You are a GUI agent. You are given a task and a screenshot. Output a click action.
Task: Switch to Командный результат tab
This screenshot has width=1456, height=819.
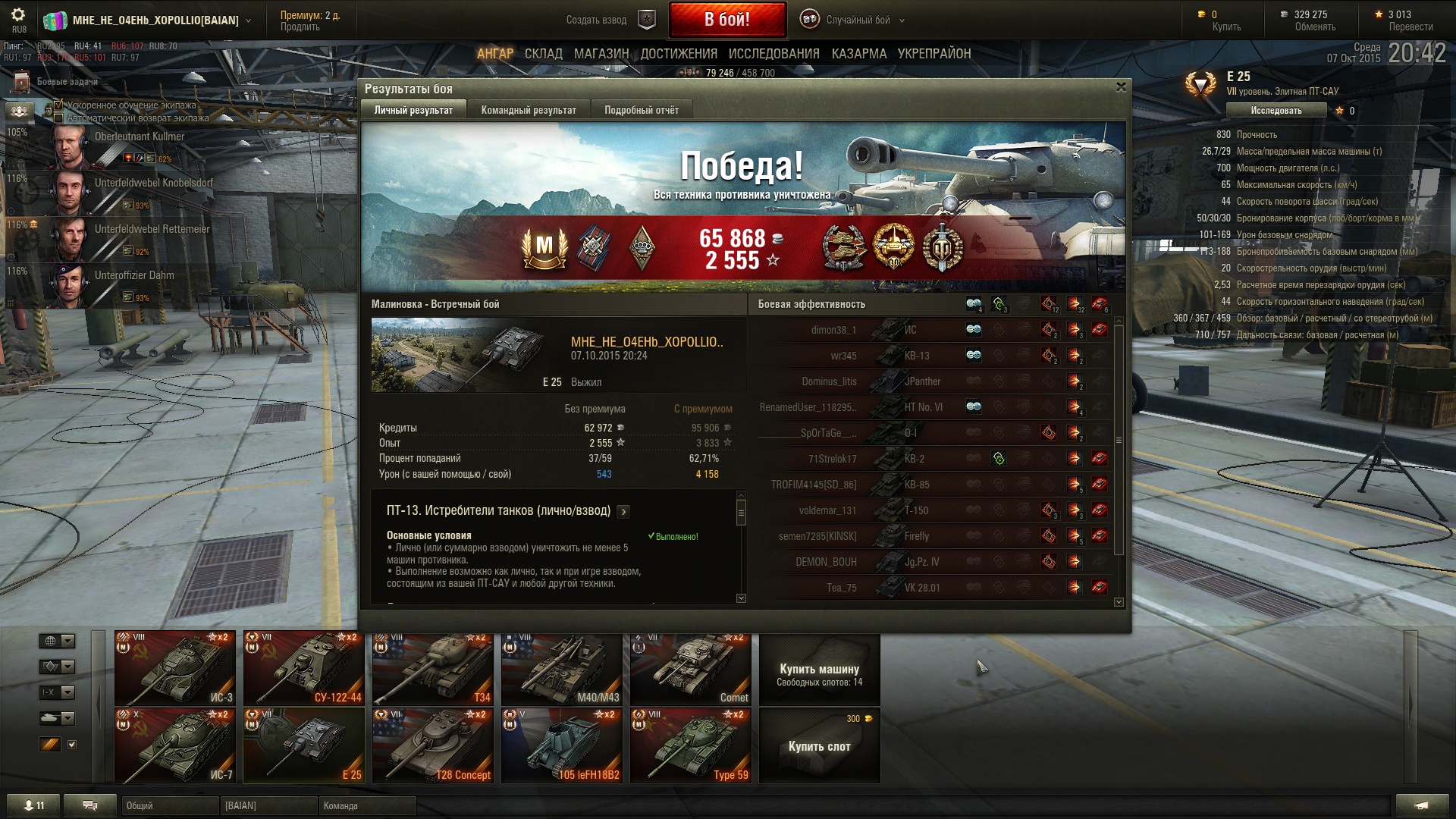tap(529, 110)
